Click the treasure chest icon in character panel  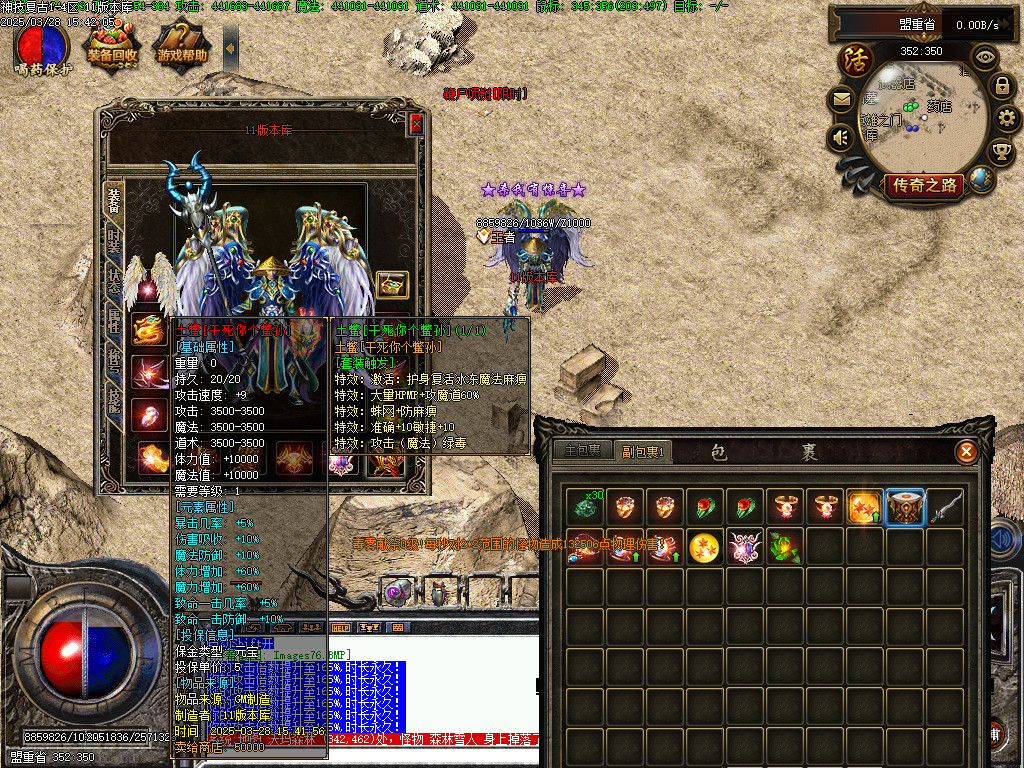click(391, 285)
